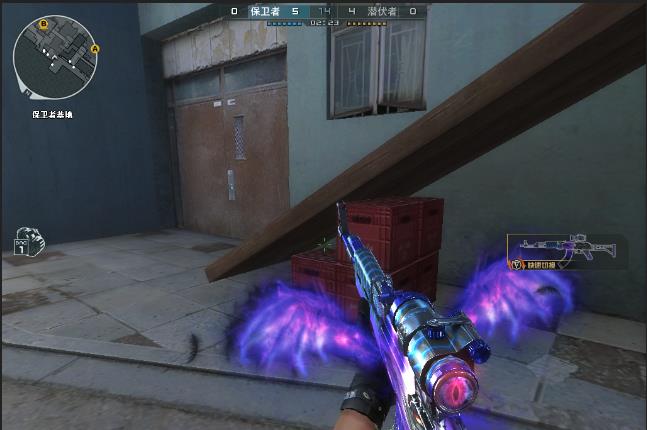Screen dimensions: 647x430
Task: Click the circular minimap
Action: click(x=55, y=57)
